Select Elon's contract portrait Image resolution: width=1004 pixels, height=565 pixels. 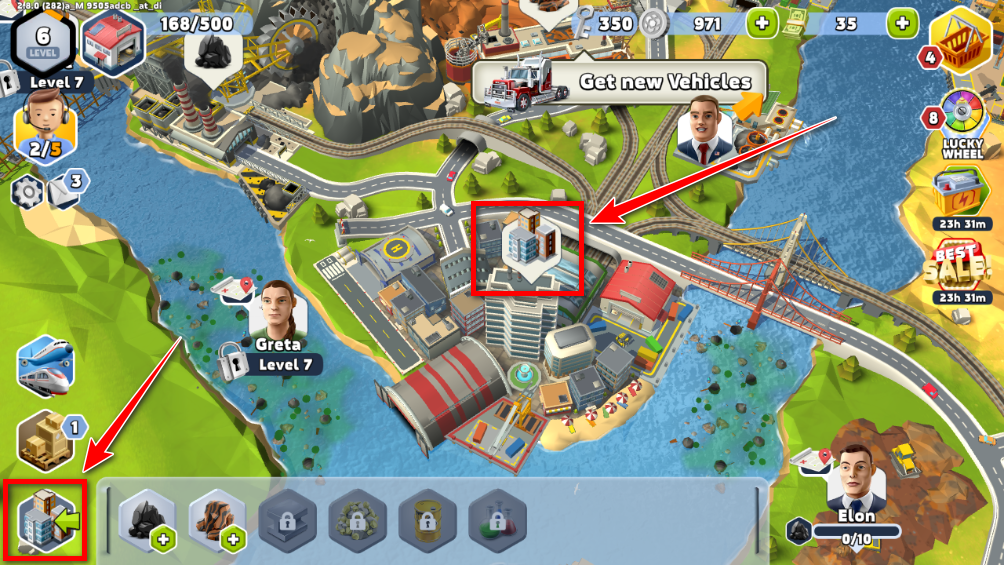[x=857, y=474]
